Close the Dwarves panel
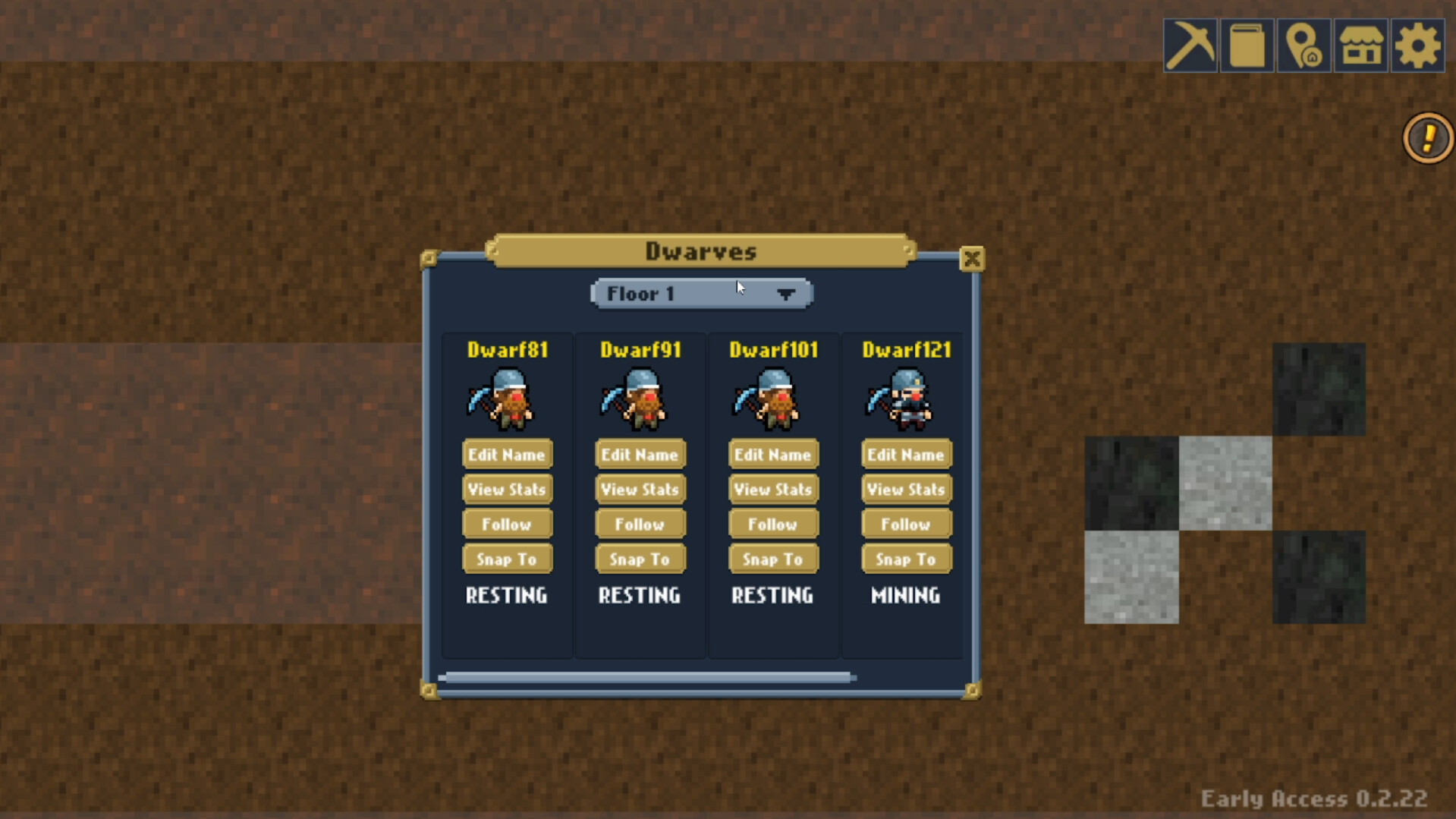 point(972,258)
